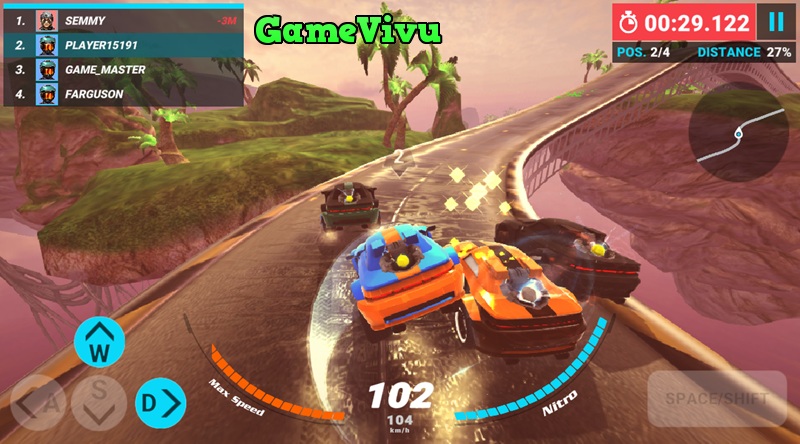Brake with the S button

pos(98,402)
